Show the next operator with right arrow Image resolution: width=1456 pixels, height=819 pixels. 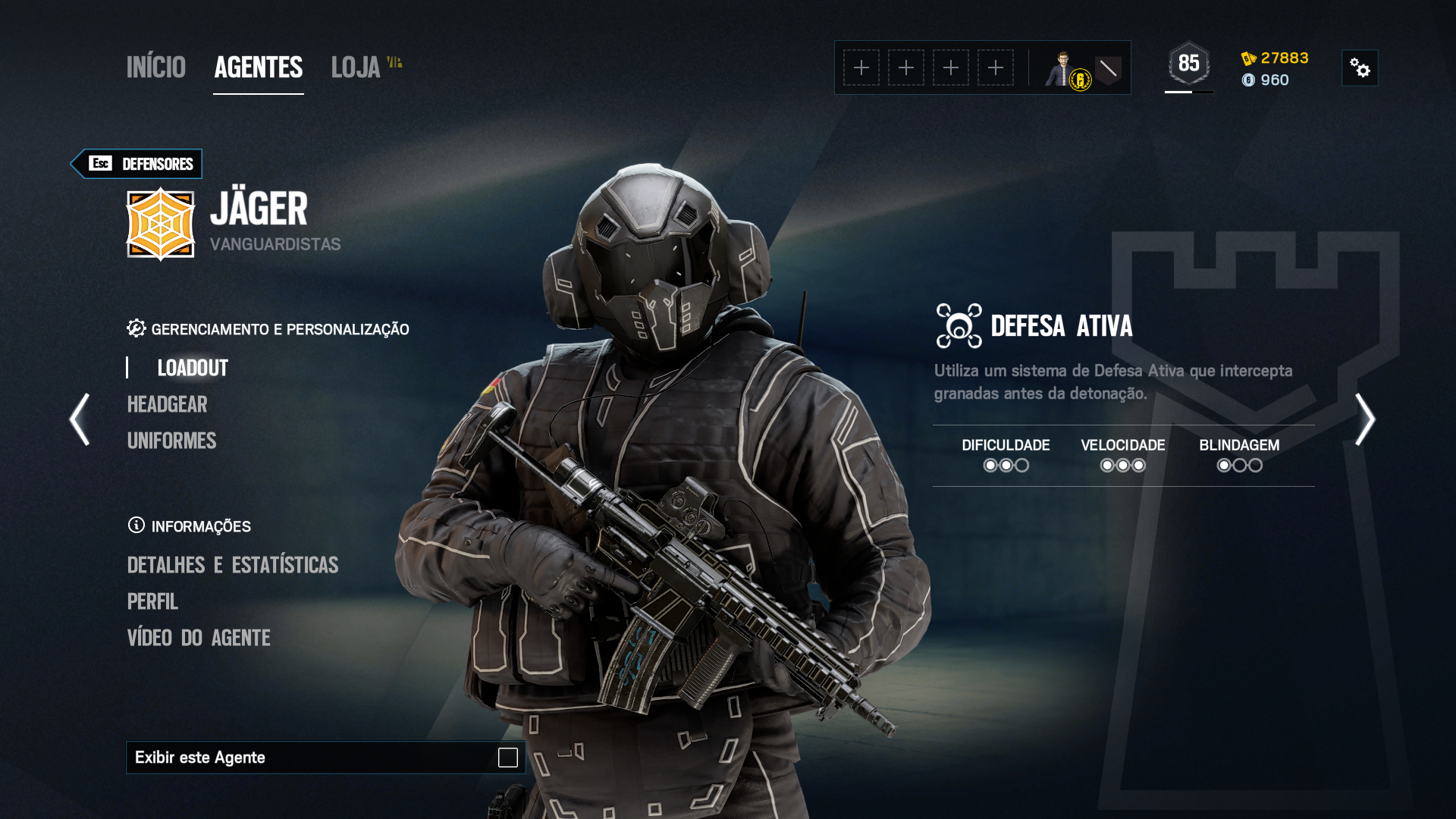click(1365, 419)
